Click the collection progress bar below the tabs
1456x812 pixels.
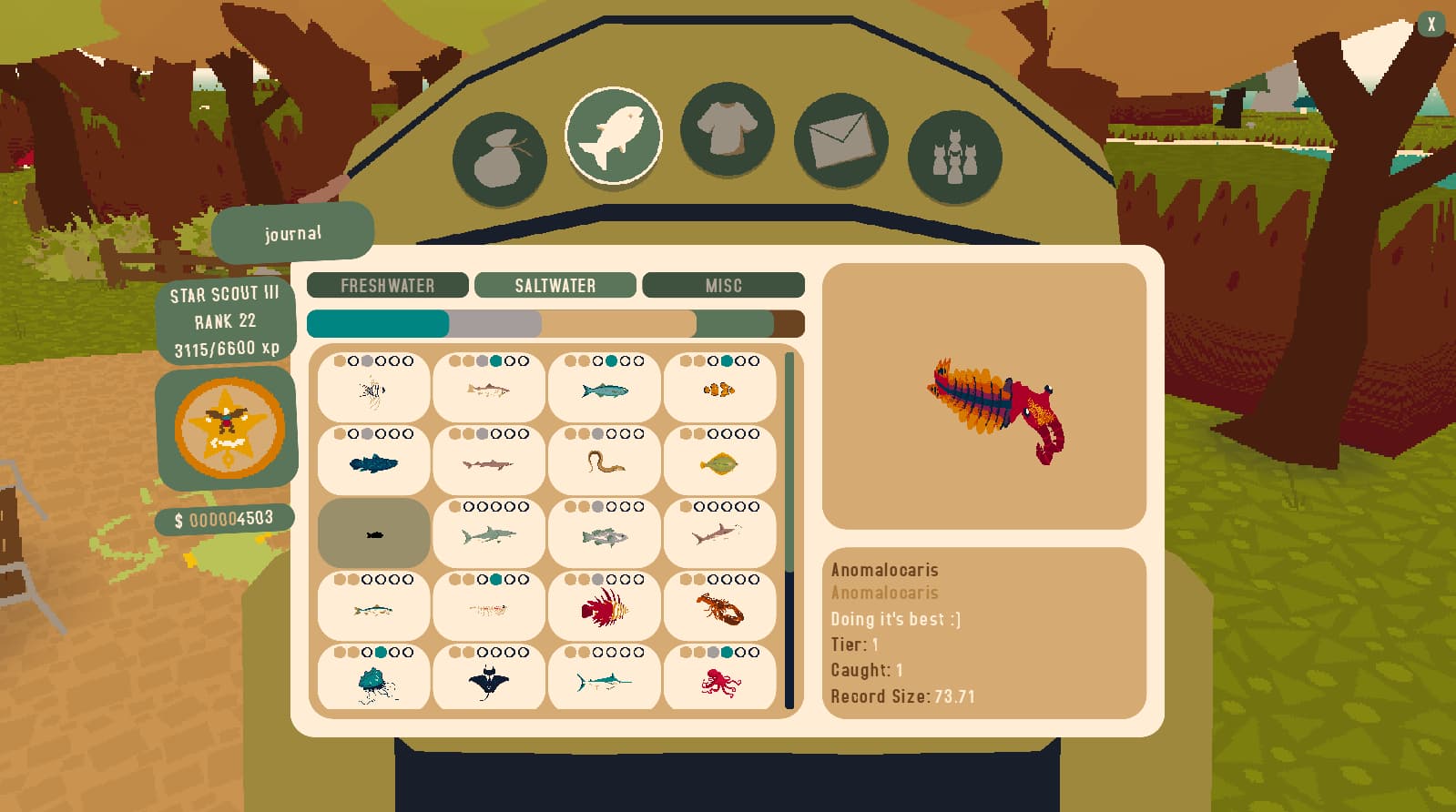[555, 323]
